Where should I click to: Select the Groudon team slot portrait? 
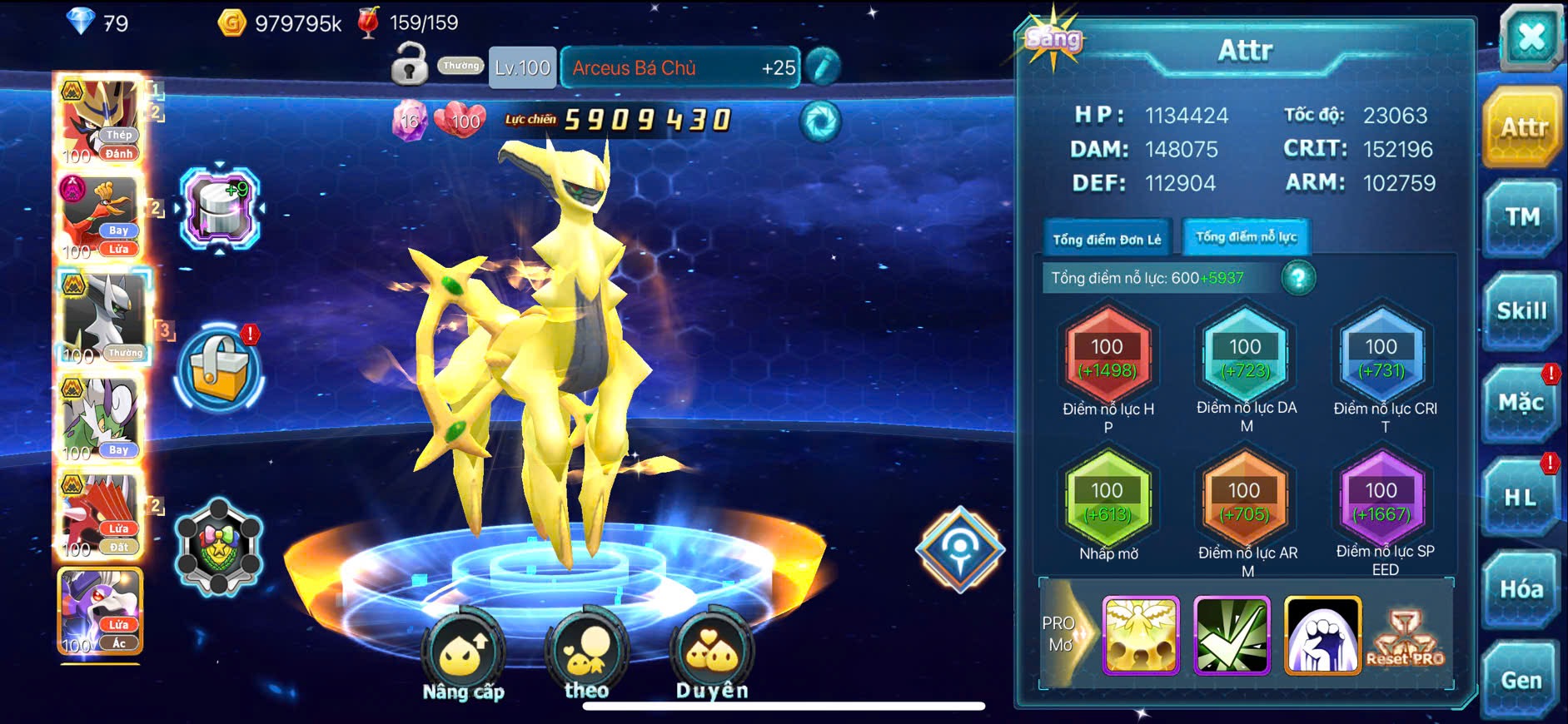(100, 514)
